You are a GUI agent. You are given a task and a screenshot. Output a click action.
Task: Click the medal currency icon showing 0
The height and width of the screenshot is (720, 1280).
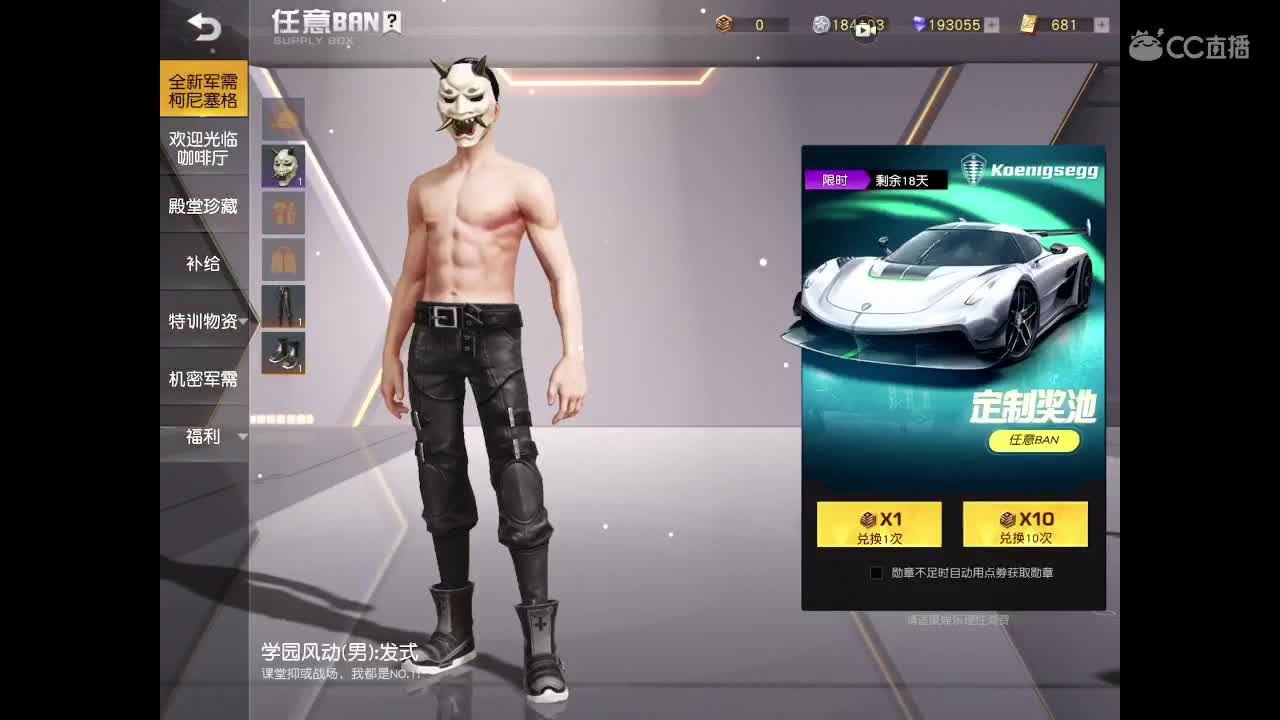point(724,25)
